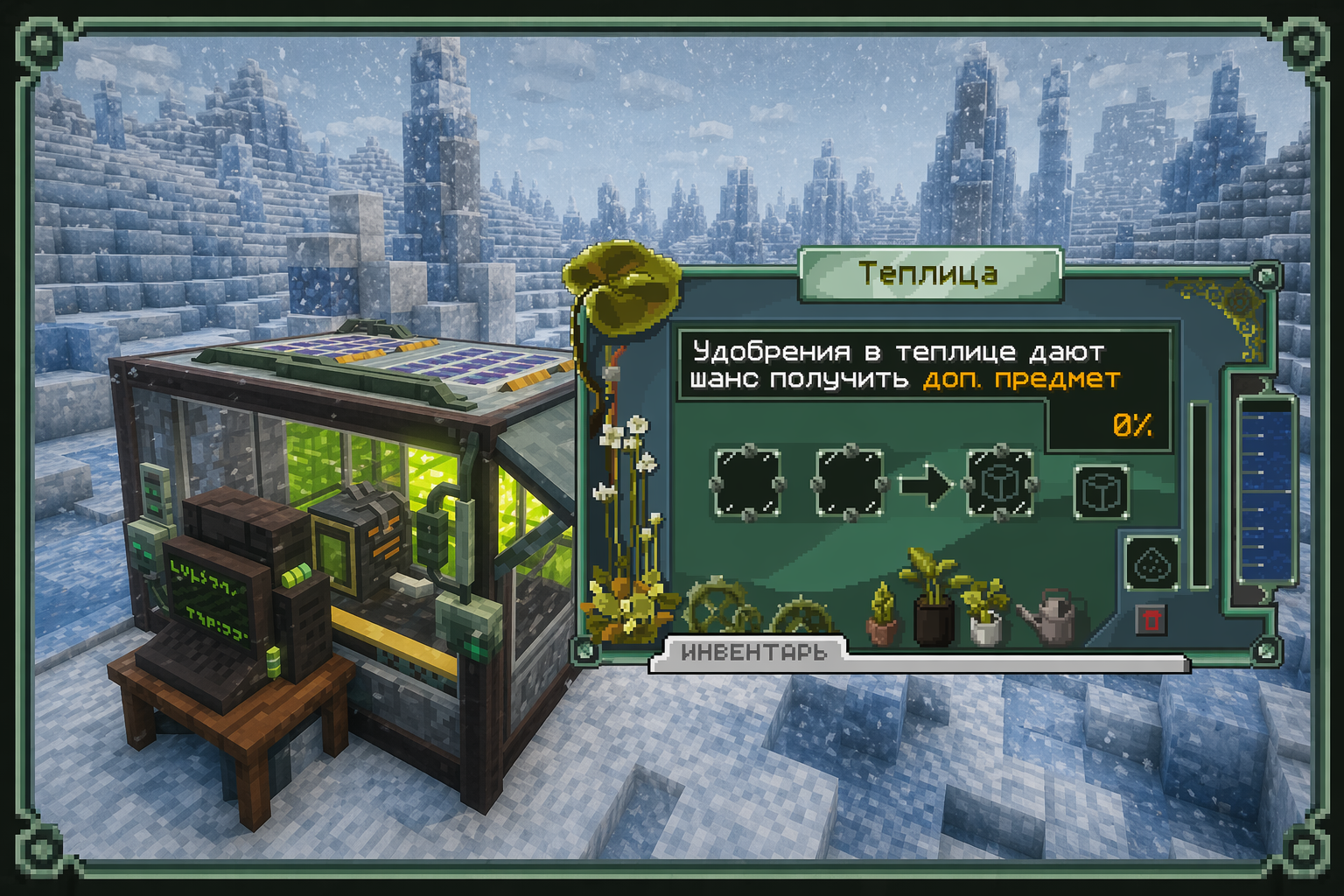Open the Инвентарь tab
1344x896 pixels.
coord(752,653)
